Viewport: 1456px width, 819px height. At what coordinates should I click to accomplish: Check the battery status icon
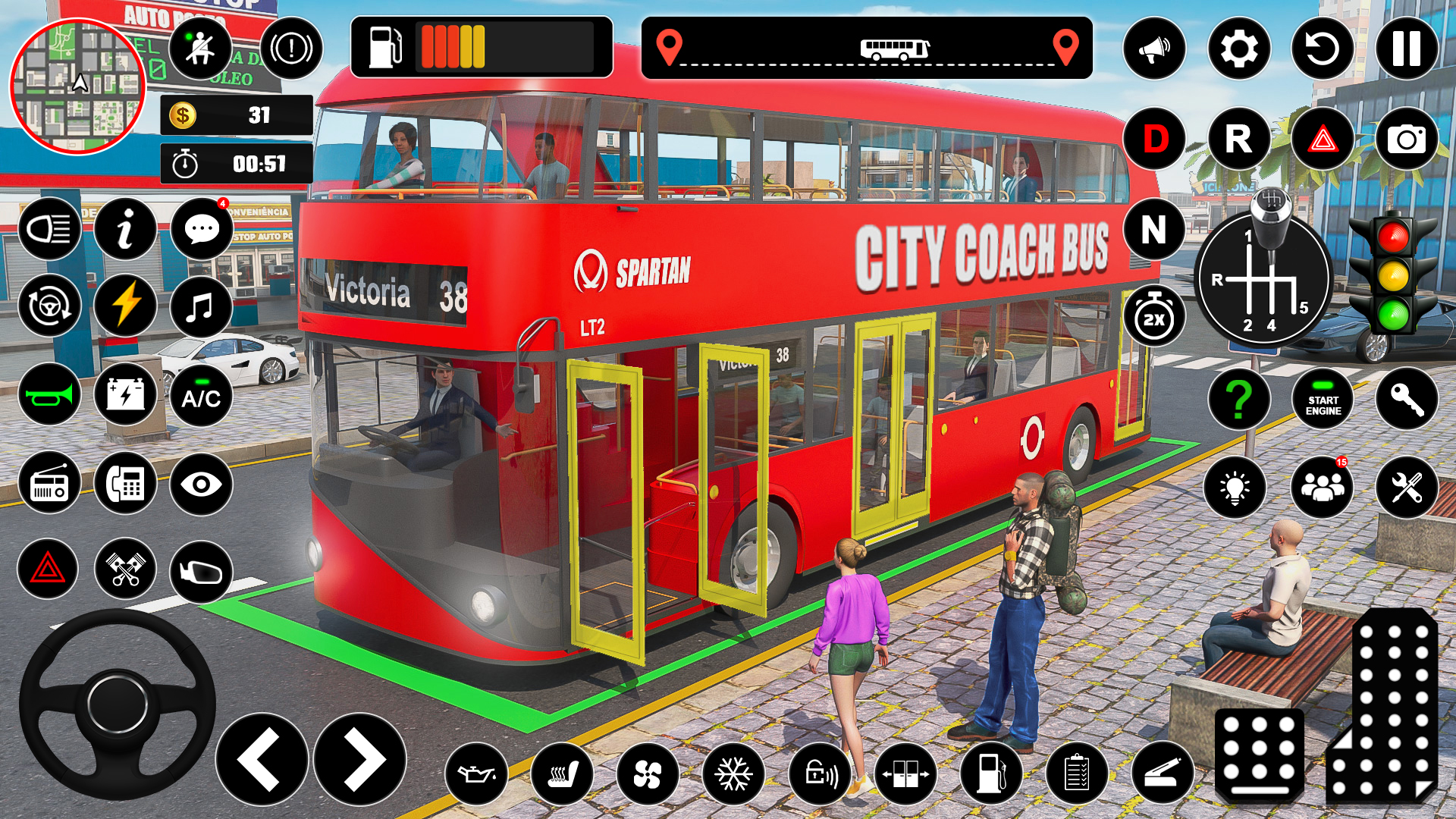click(125, 393)
